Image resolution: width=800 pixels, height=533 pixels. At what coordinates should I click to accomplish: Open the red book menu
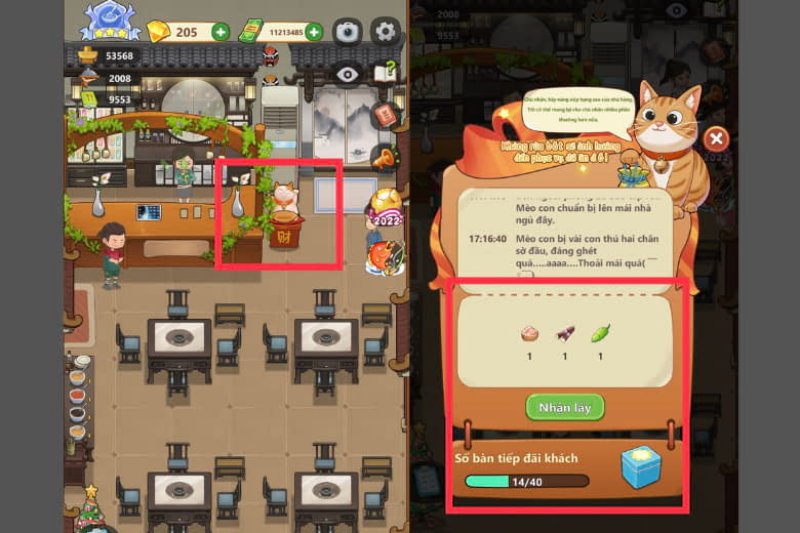point(384,115)
